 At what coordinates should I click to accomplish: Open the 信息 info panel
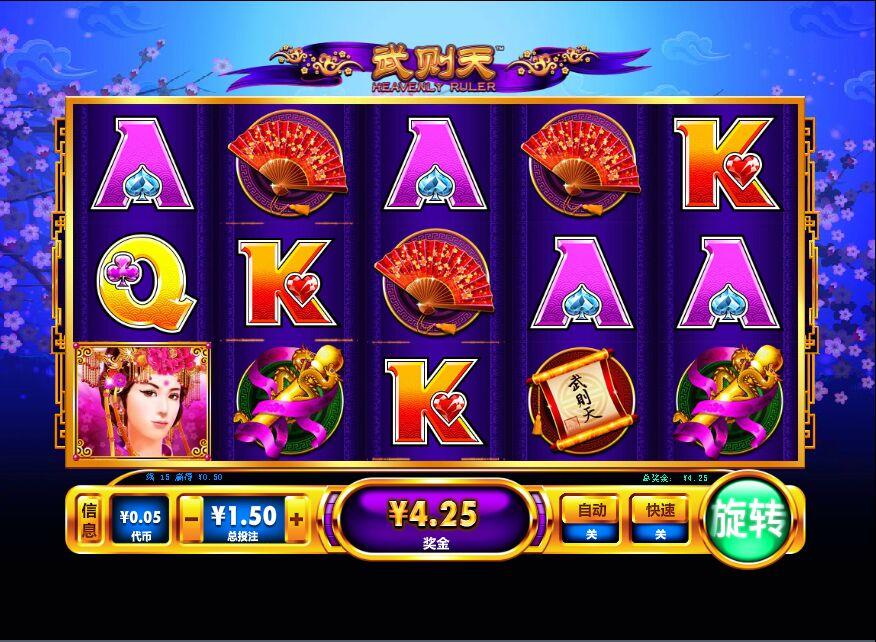88,519
